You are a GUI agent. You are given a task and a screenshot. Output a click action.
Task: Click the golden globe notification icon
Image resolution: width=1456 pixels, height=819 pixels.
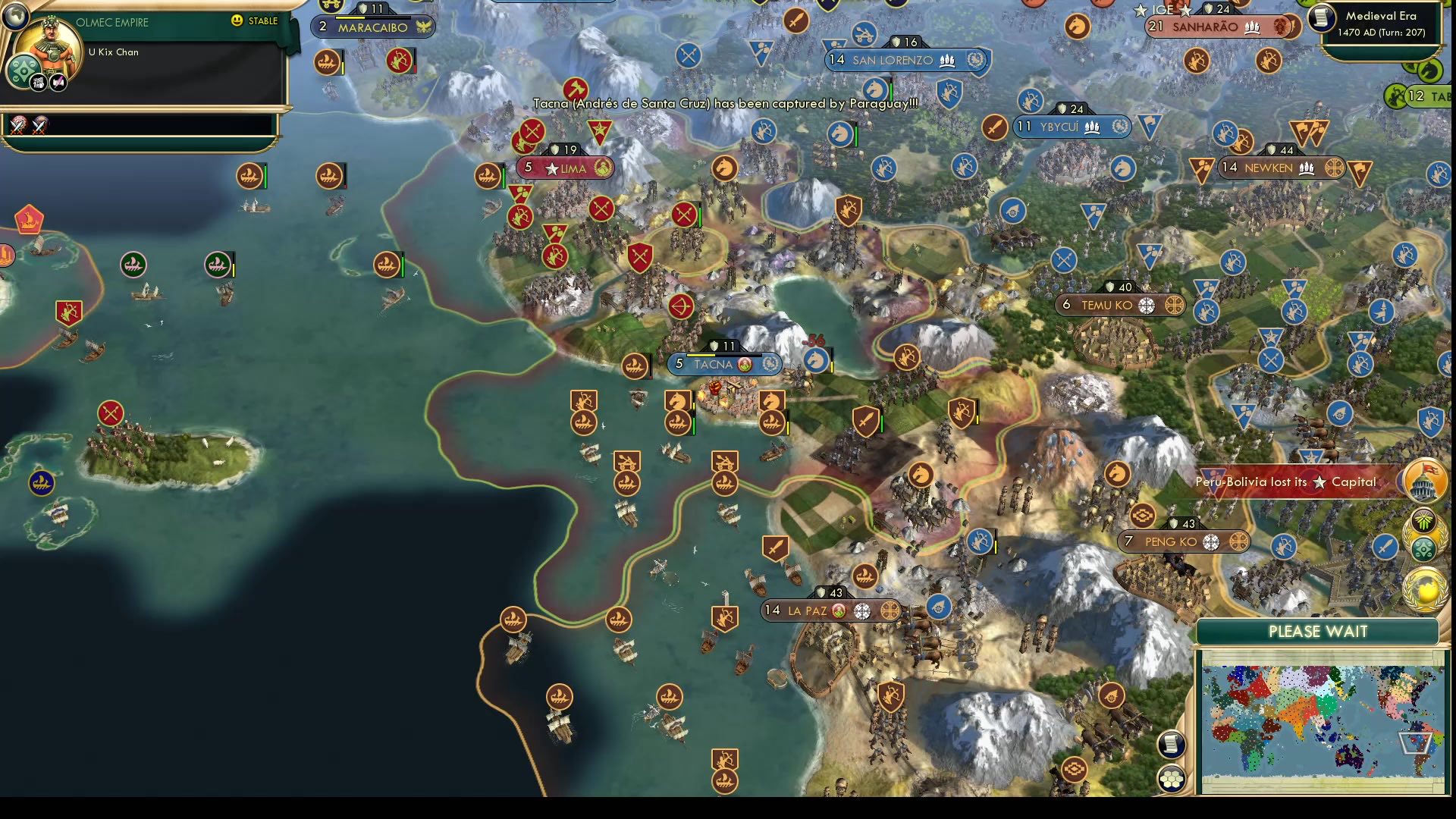(1426, 590)
